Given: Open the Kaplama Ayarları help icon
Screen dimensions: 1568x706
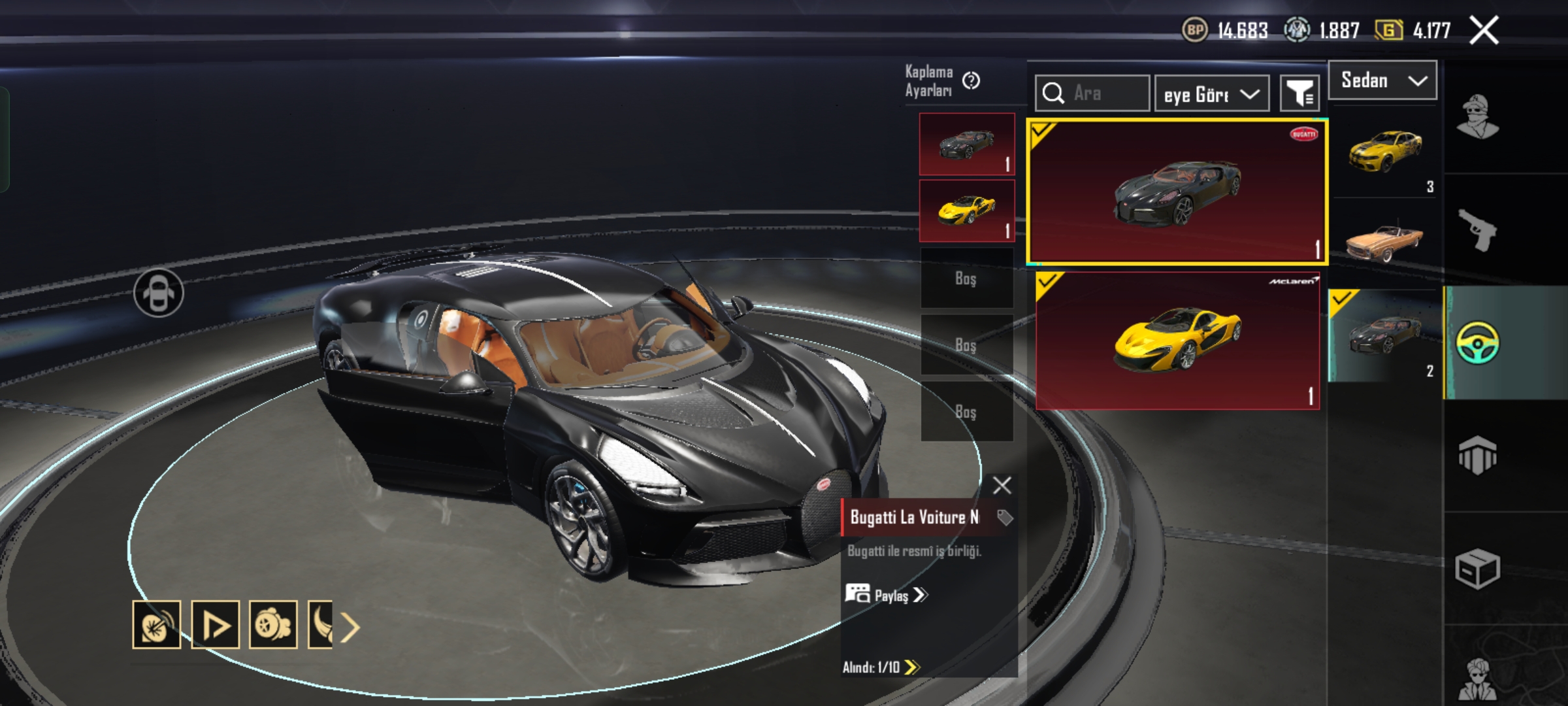Looking at the screenshot, I should point(971,81).
